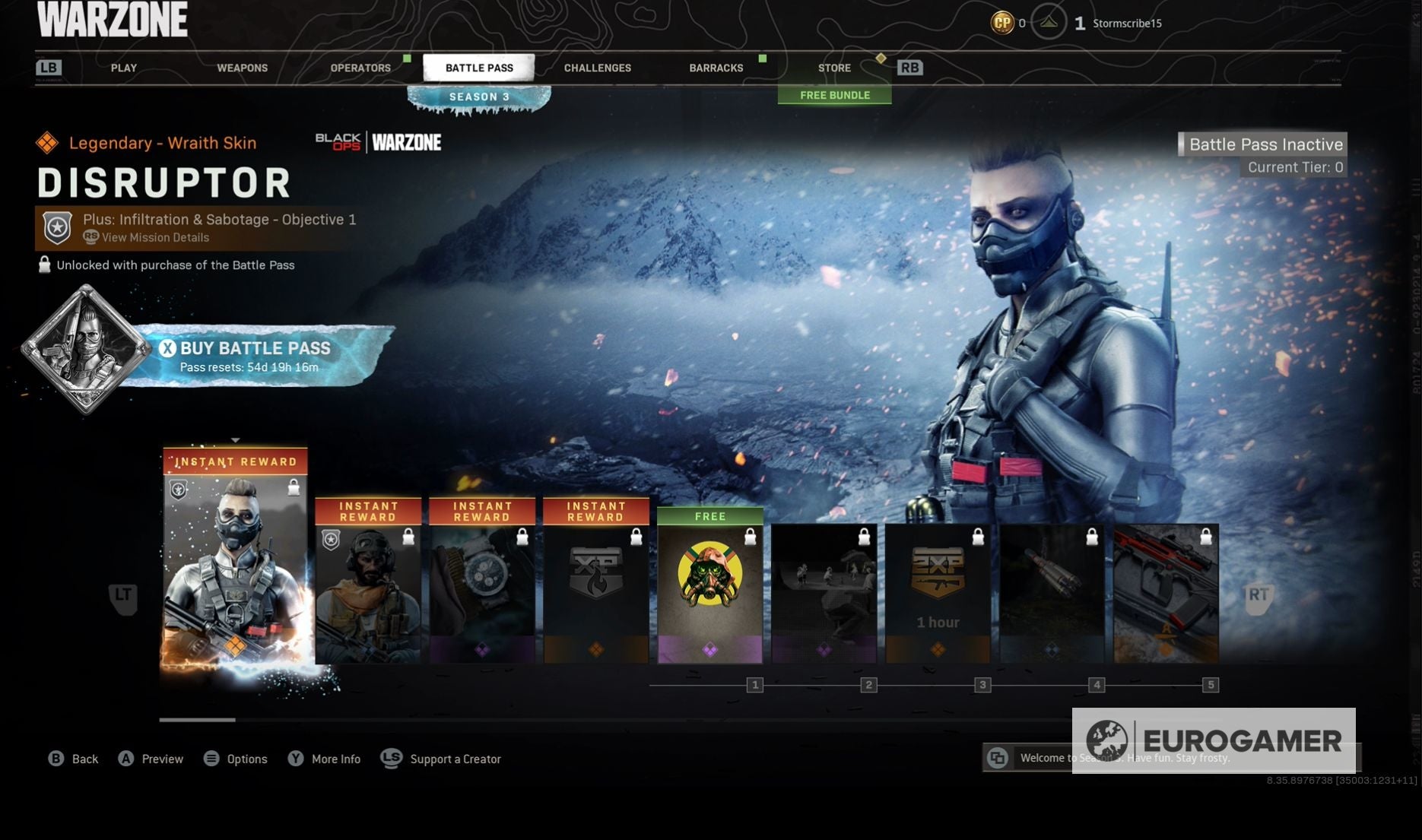Click the locked pocket watch reward tile

coord(482,585)
